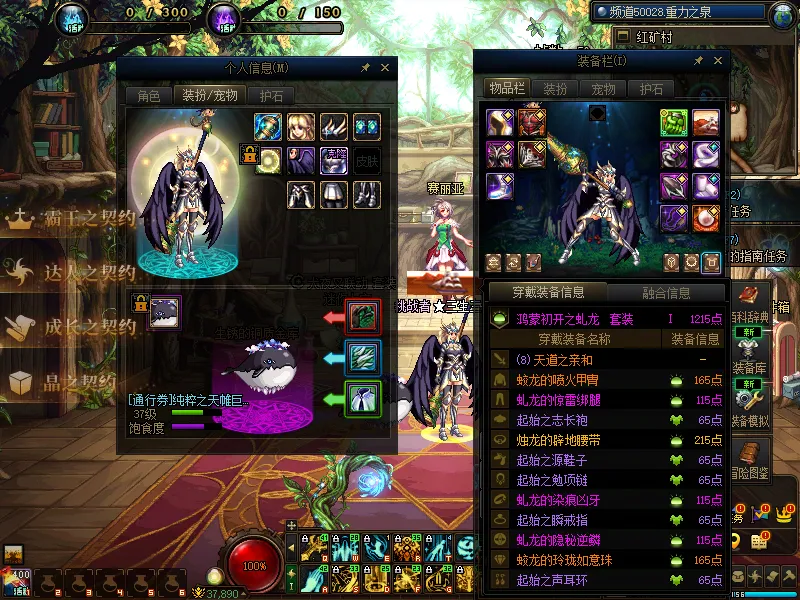Open the 晶之契约 entry
This screenshot has height=600, width=800.
(70, 381)
